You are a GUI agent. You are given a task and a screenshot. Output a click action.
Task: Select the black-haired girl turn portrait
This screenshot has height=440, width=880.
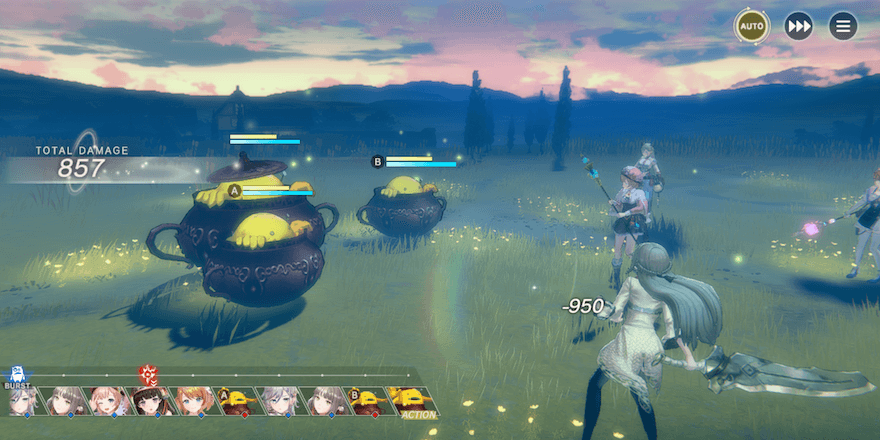[149, 401]
